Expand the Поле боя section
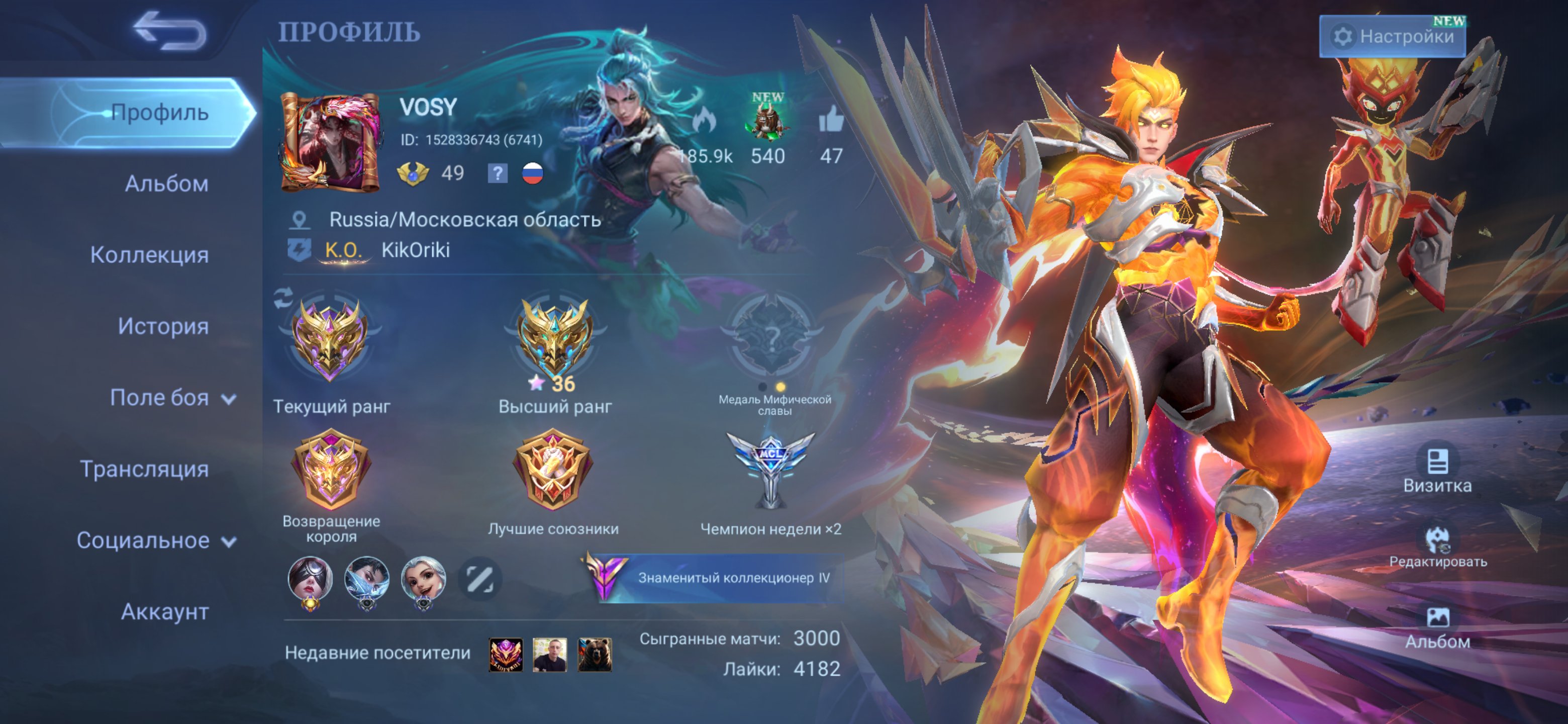 click(172, 398)
